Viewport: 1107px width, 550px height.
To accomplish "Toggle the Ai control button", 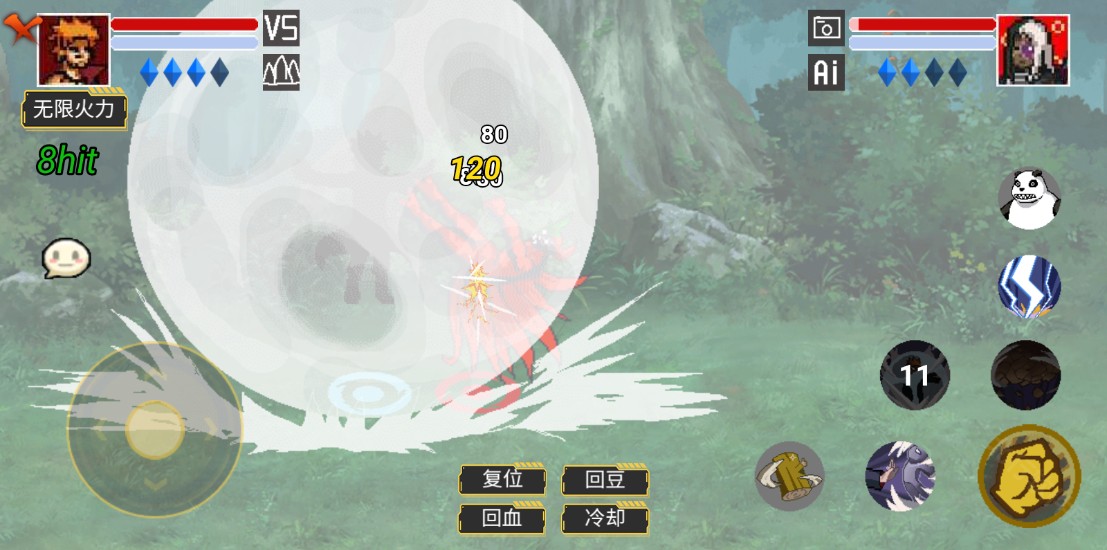I will [826, 72].
